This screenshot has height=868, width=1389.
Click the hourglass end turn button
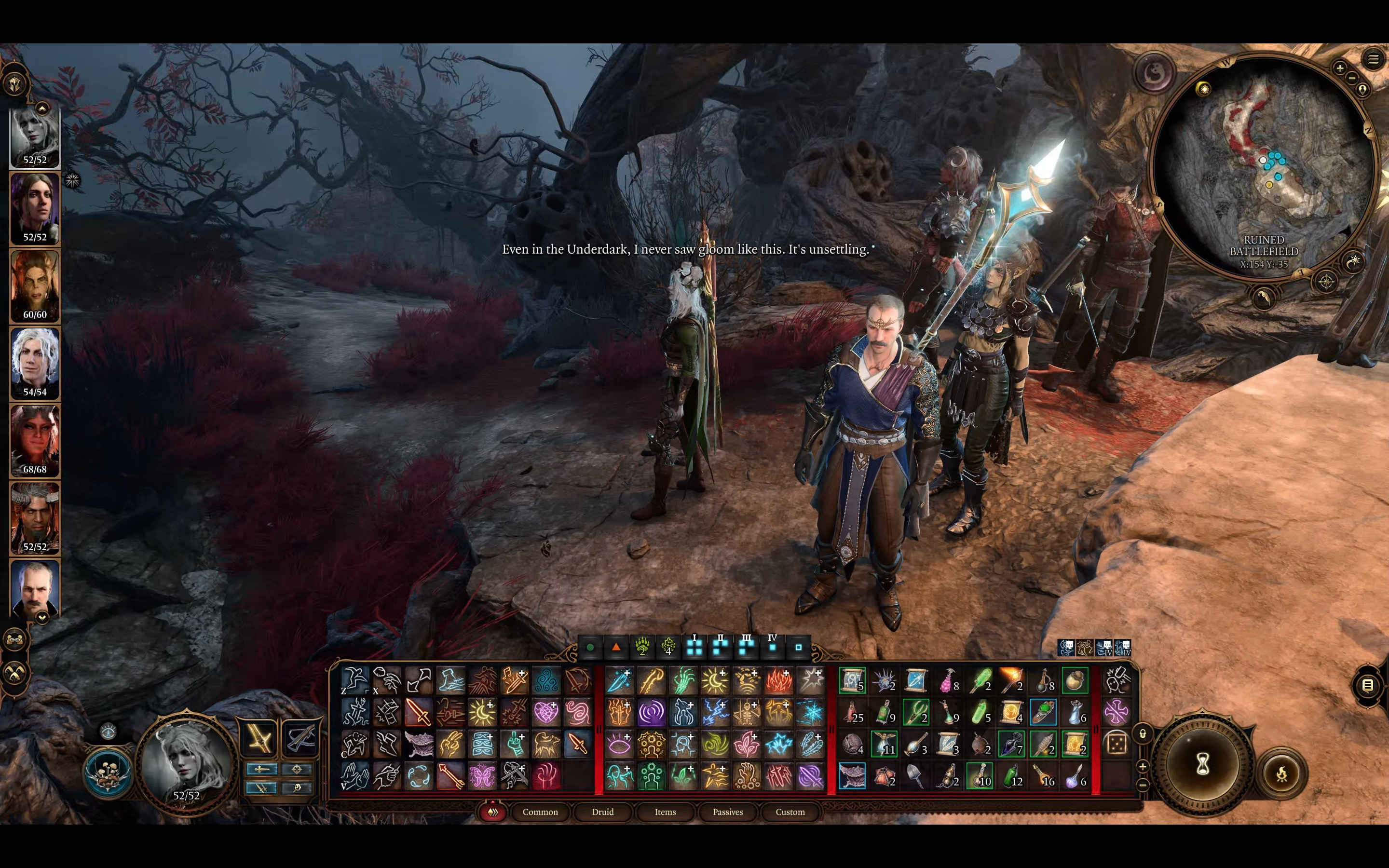coord(1202,763)
